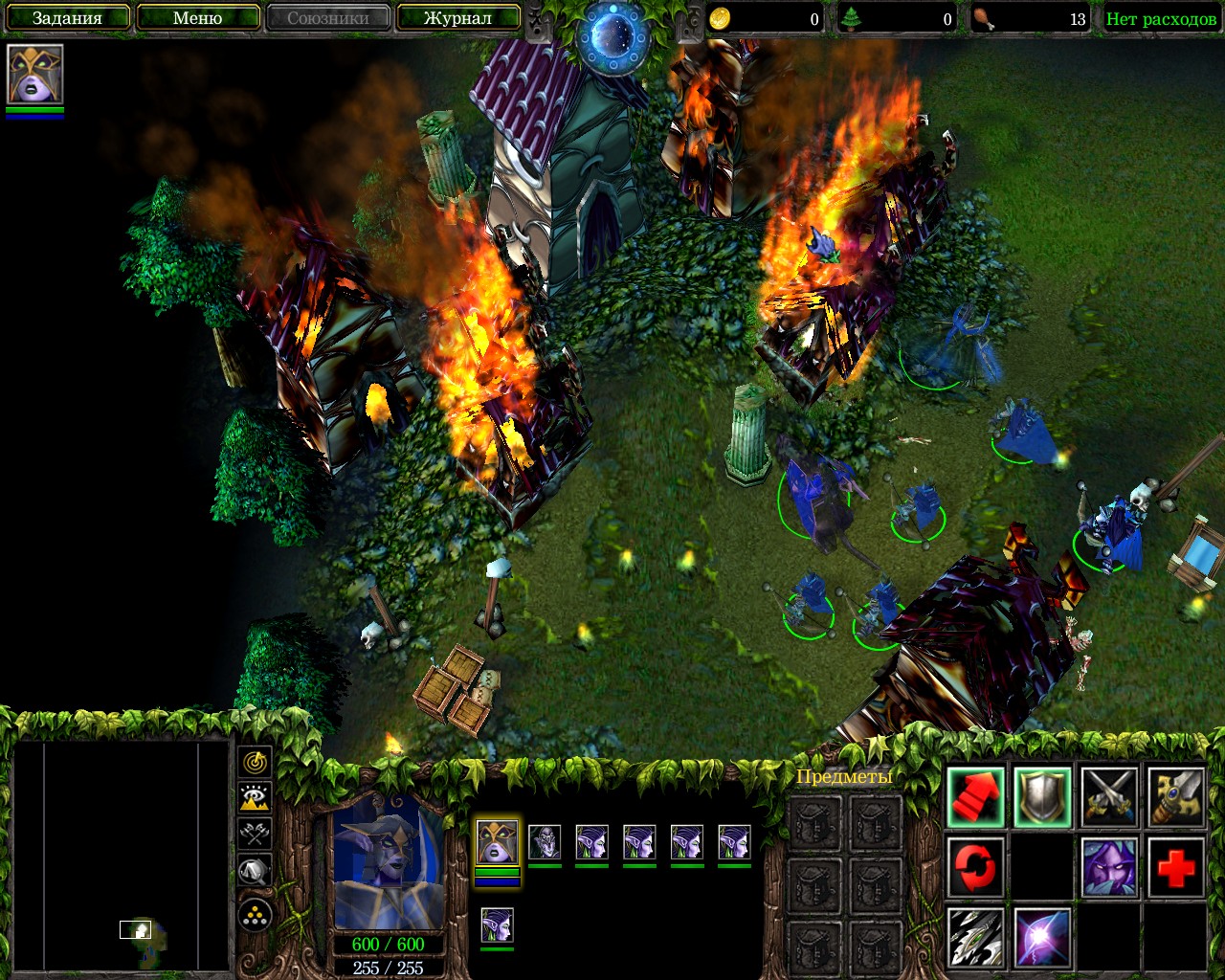The width and height of the screenshot is (1225, 980).
Task: Toggle the minimap terrain eye button
Action: pos(255,798)
